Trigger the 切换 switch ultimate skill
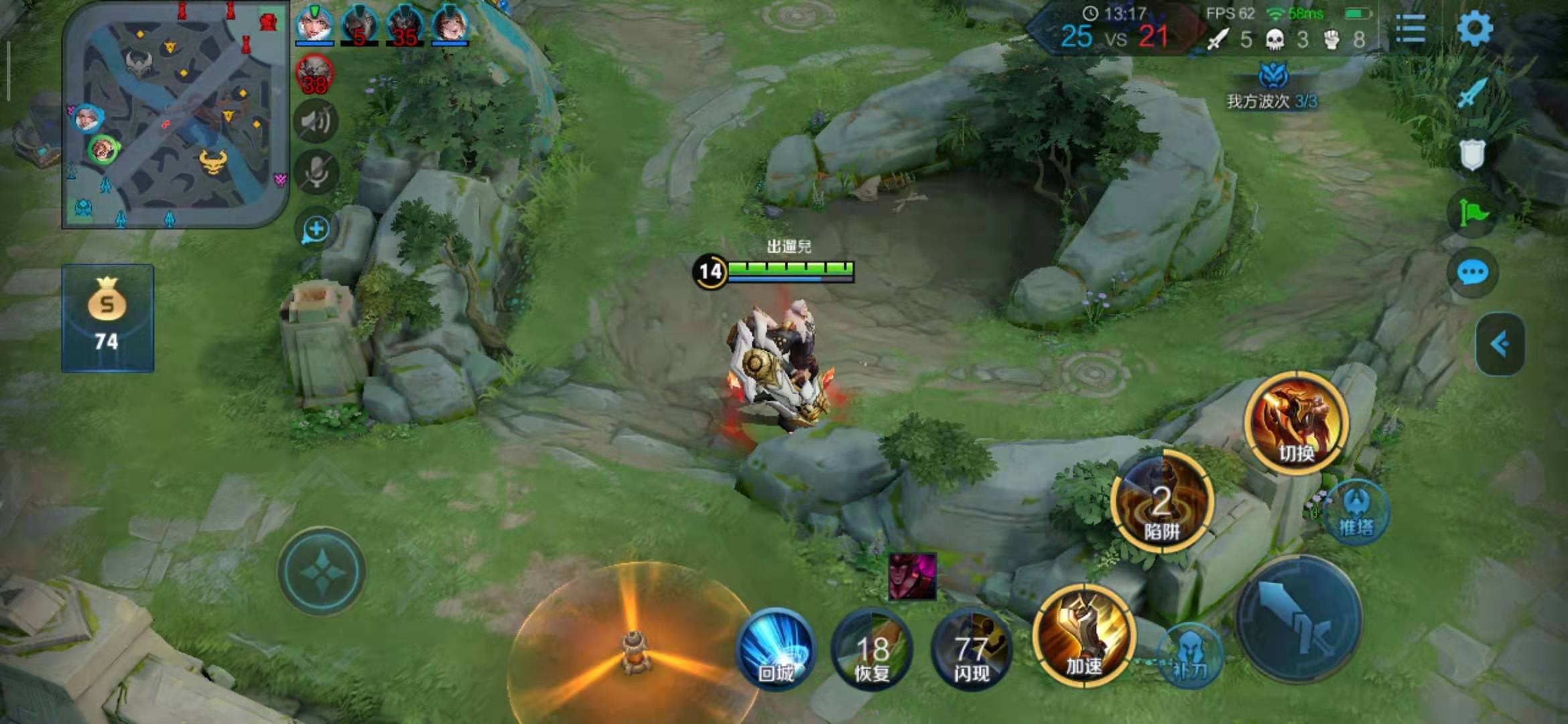1568x724 pixels. (1296, 422)
